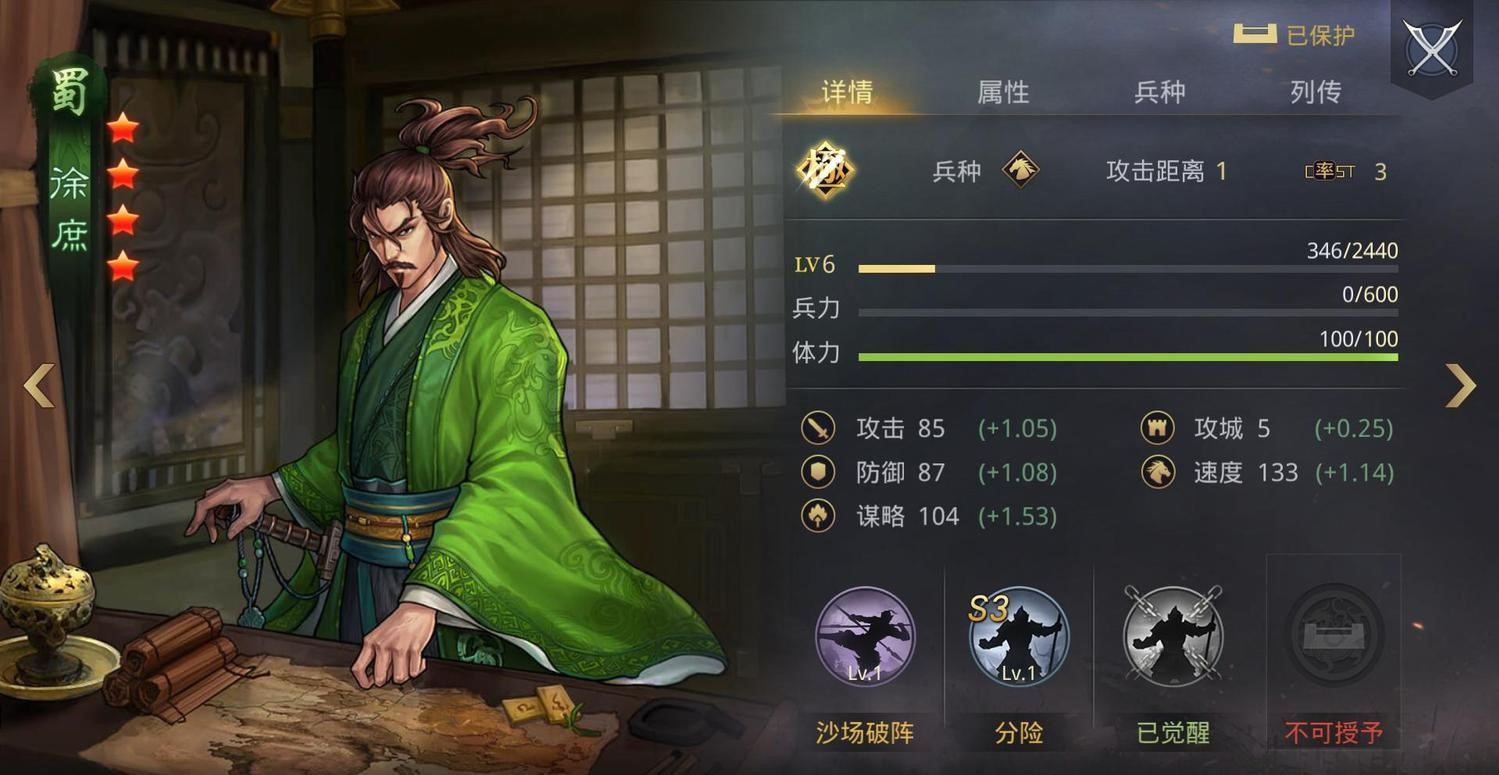
Task: Click the 攻击 sword stat icon
Action: pos(818,428)
